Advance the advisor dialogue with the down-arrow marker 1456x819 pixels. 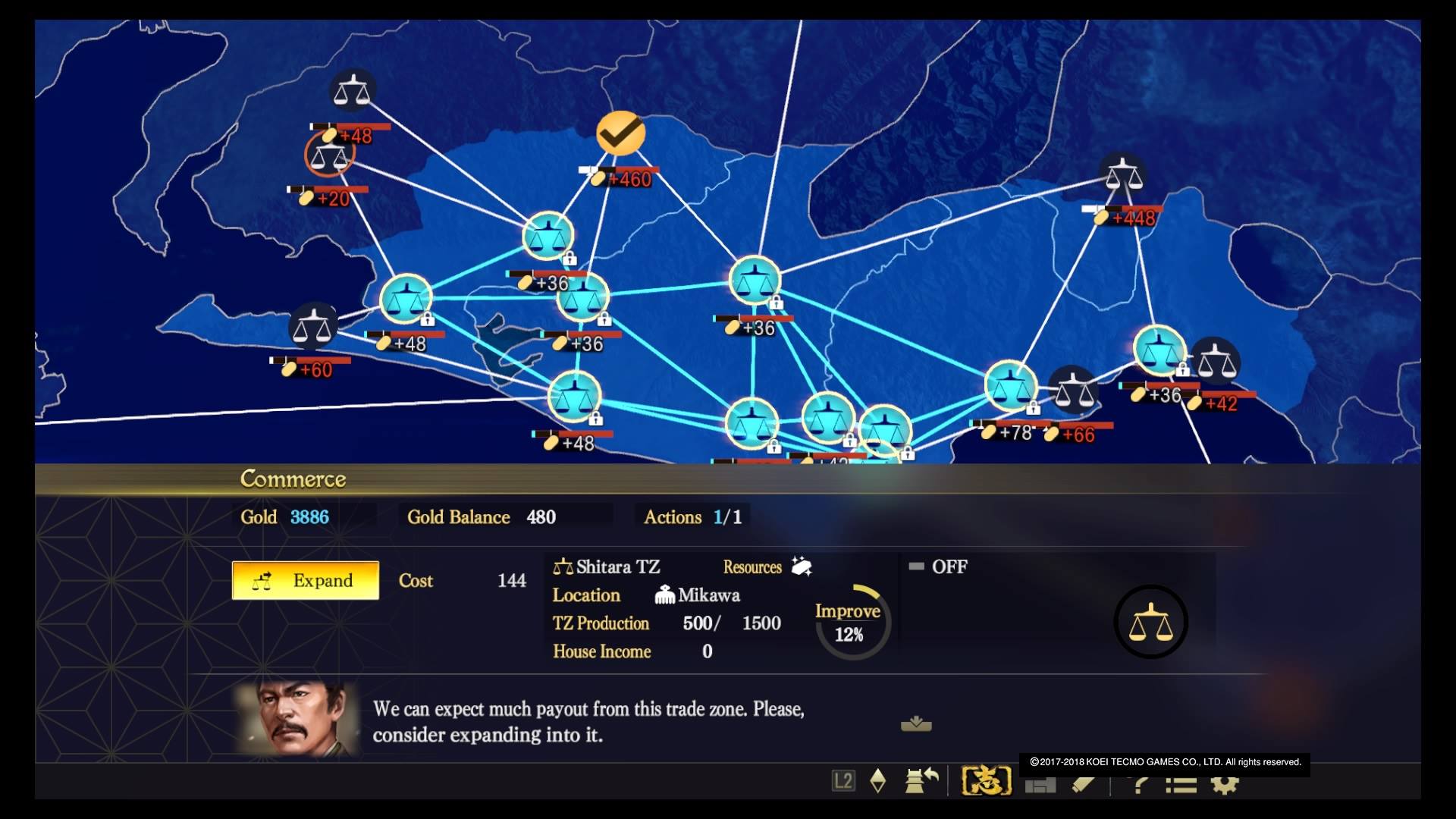[916, 724]
